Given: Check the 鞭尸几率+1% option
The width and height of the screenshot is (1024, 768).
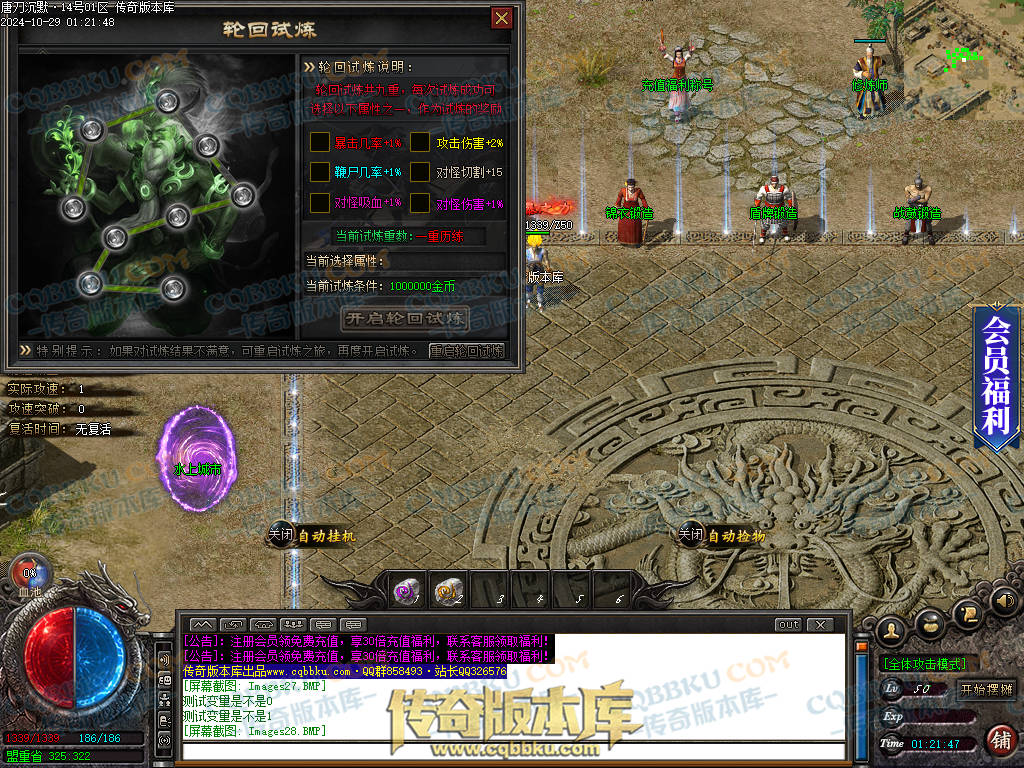Looking at the screenshot, I should 320,172.
